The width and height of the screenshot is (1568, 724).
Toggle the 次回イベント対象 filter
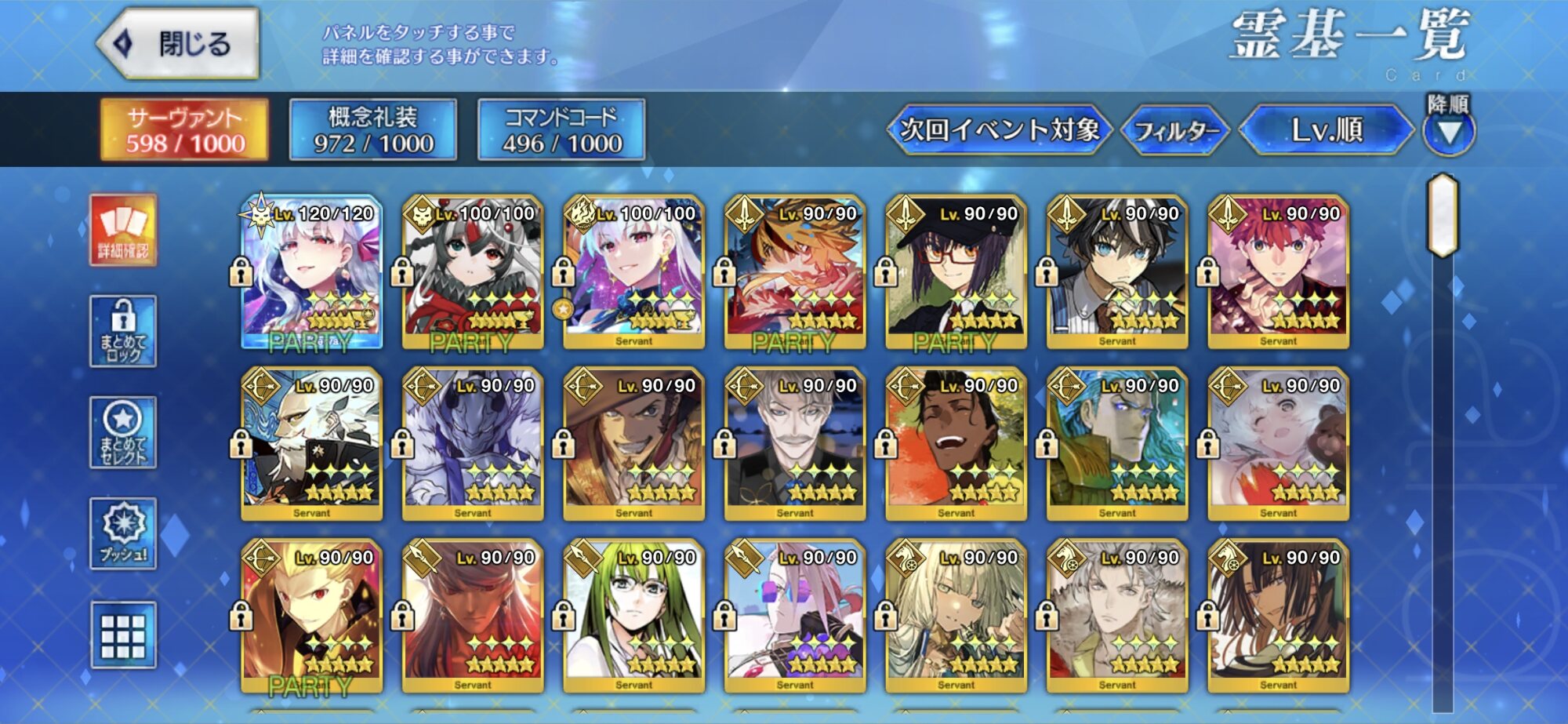pyautogui.click(x=999, y=129)
